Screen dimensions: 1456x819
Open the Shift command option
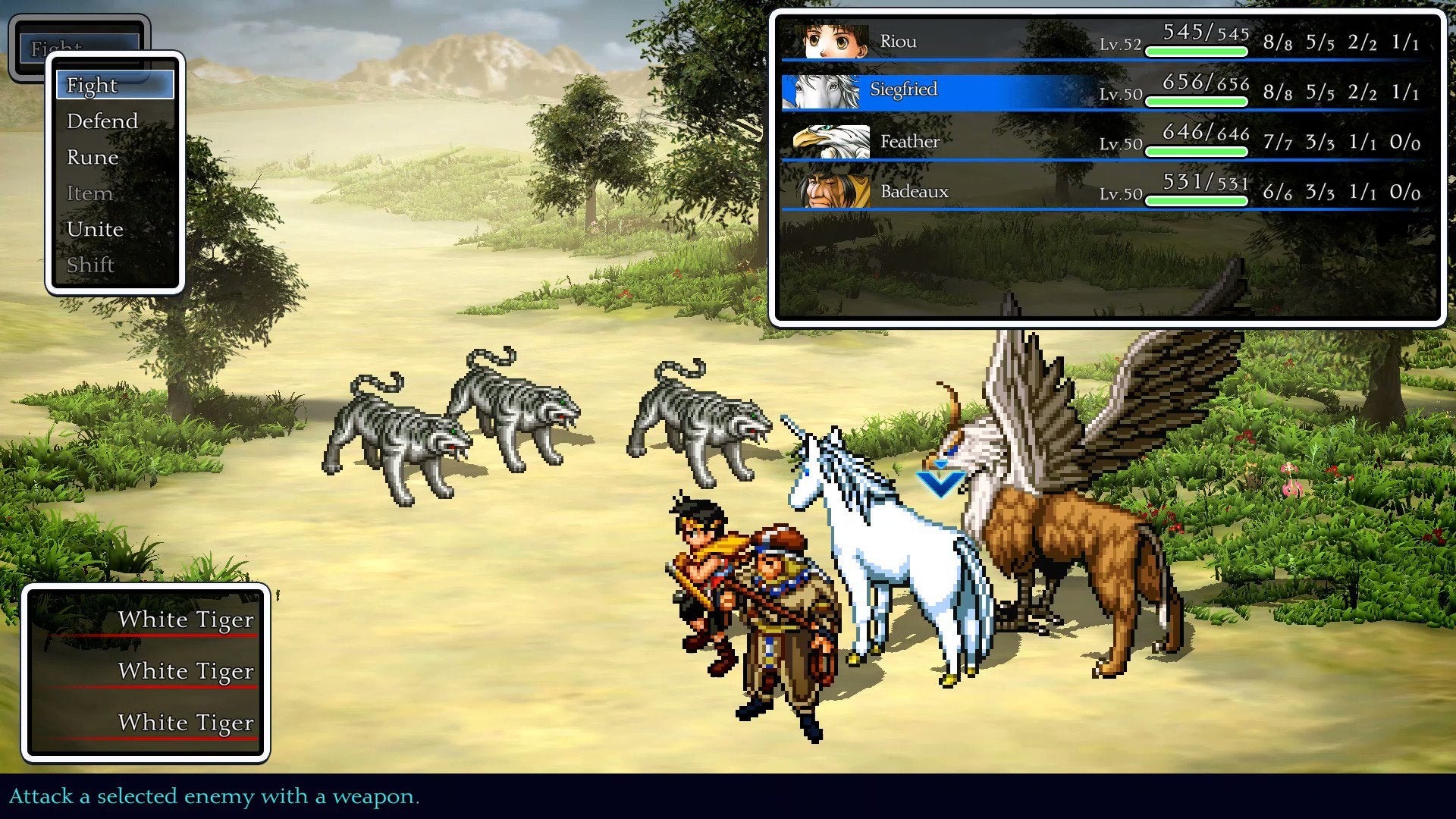[89, 265]
